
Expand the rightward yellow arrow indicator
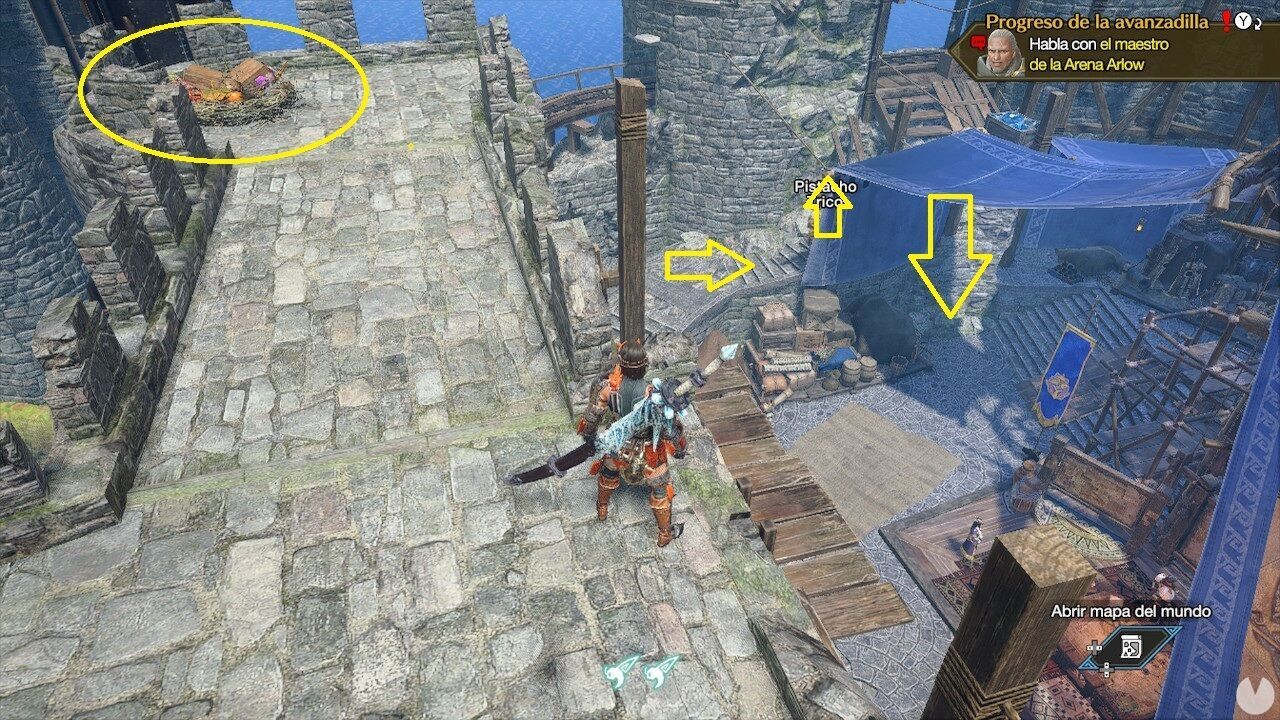tap(712, 265)
